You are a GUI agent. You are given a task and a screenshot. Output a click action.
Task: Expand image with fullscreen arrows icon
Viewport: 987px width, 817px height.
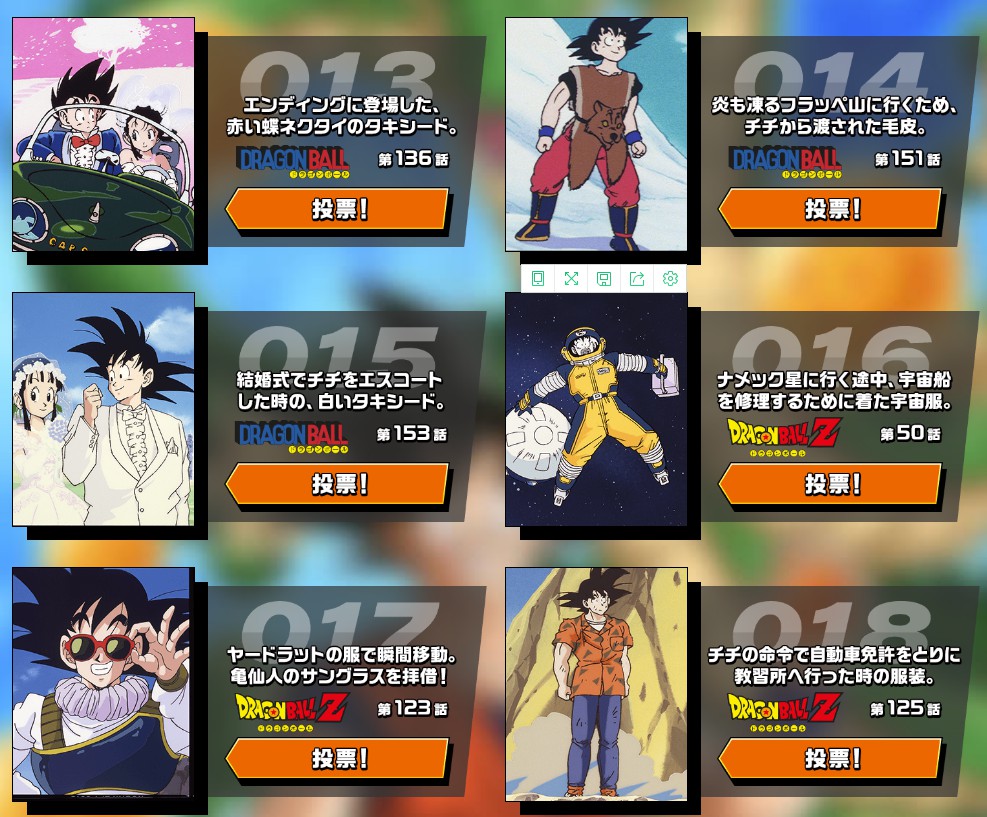pyautogui.click(x=571, y=278)
